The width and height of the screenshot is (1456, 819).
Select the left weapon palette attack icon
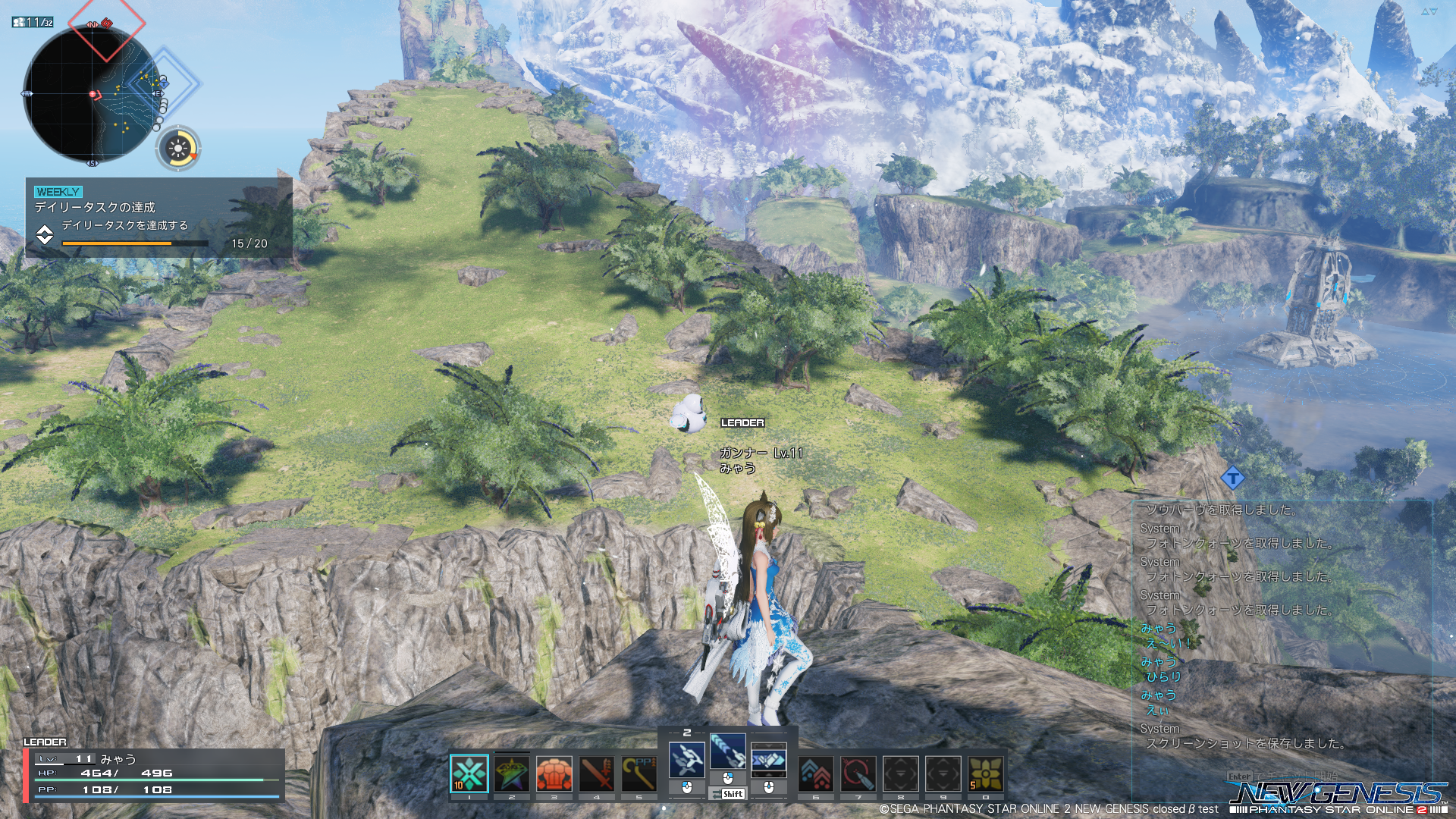pos(687,759)
